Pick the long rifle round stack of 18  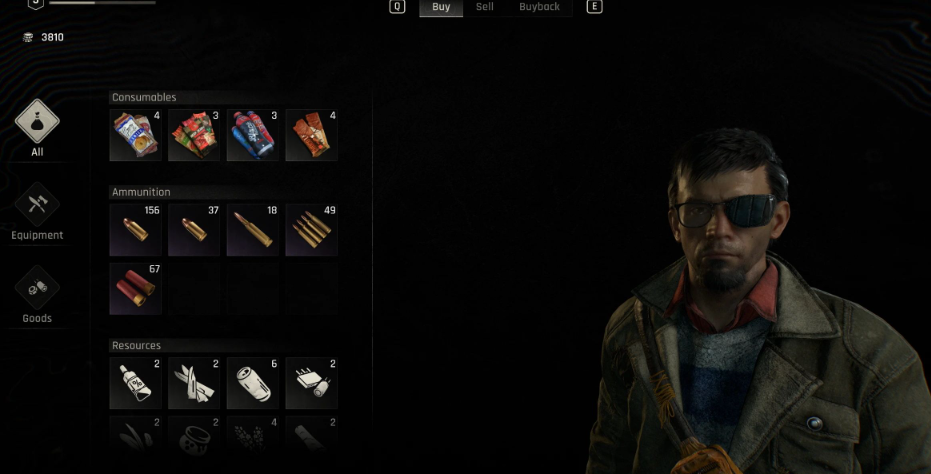(252, 230)
